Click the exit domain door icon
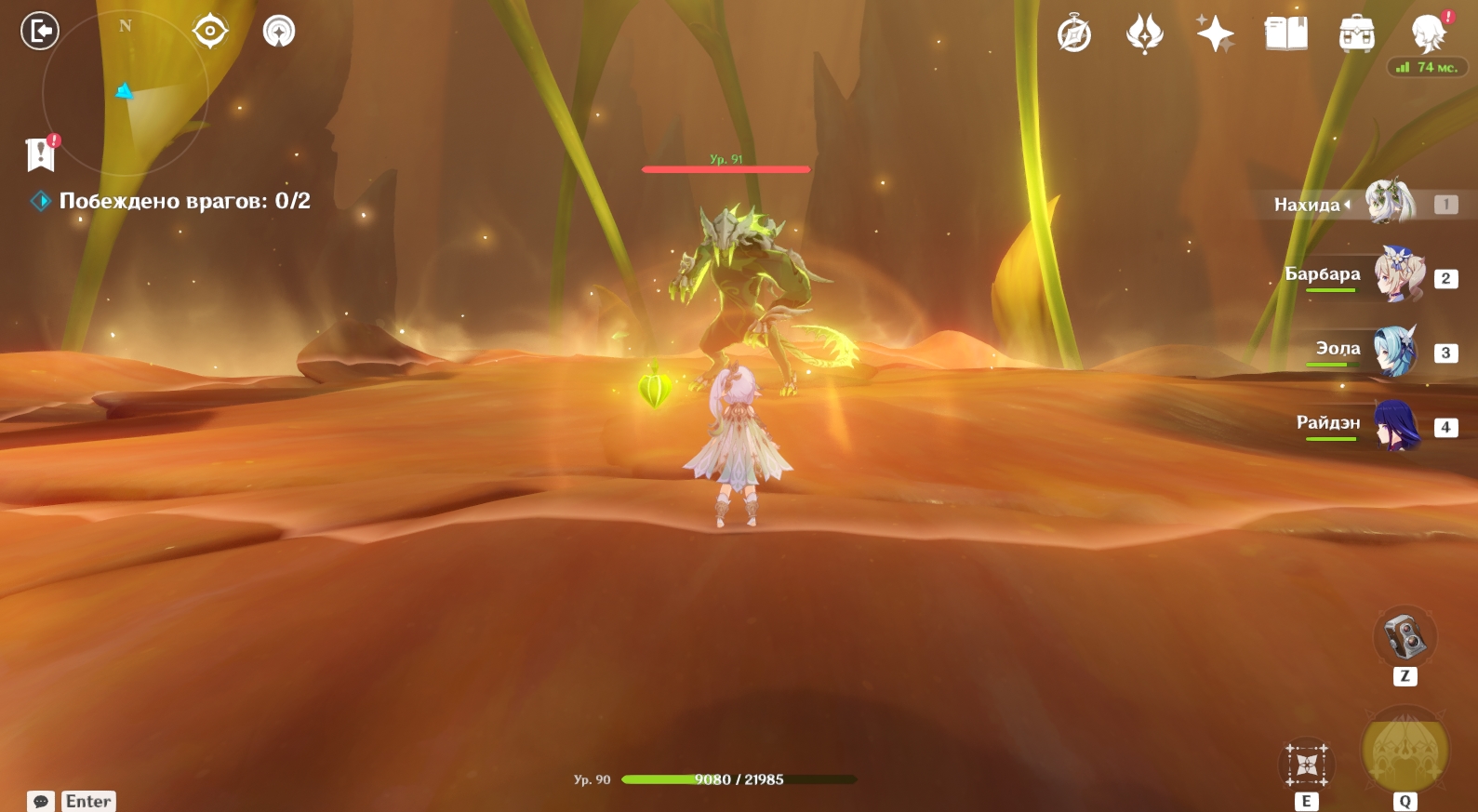The width and height of the screenshot is (1478, 812). point(40,32)
